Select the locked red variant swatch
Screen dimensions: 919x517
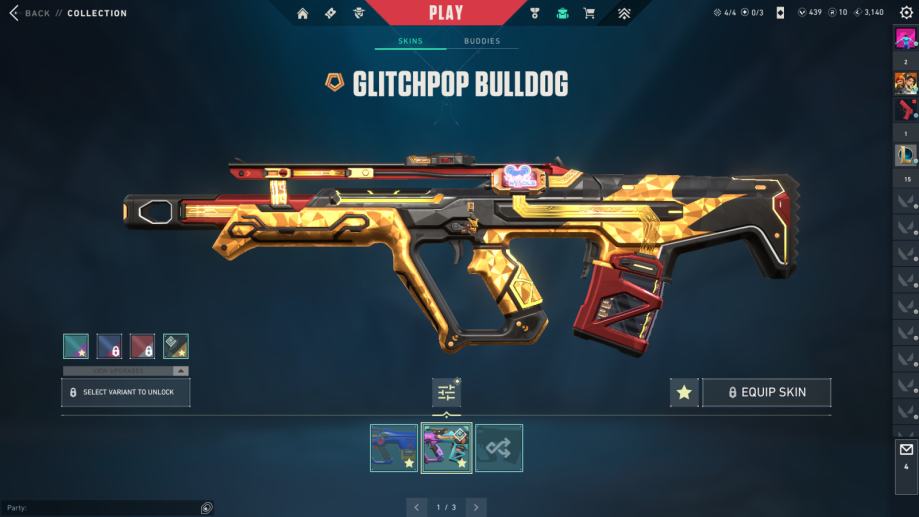pyautogui.click(x=143, y=346)
